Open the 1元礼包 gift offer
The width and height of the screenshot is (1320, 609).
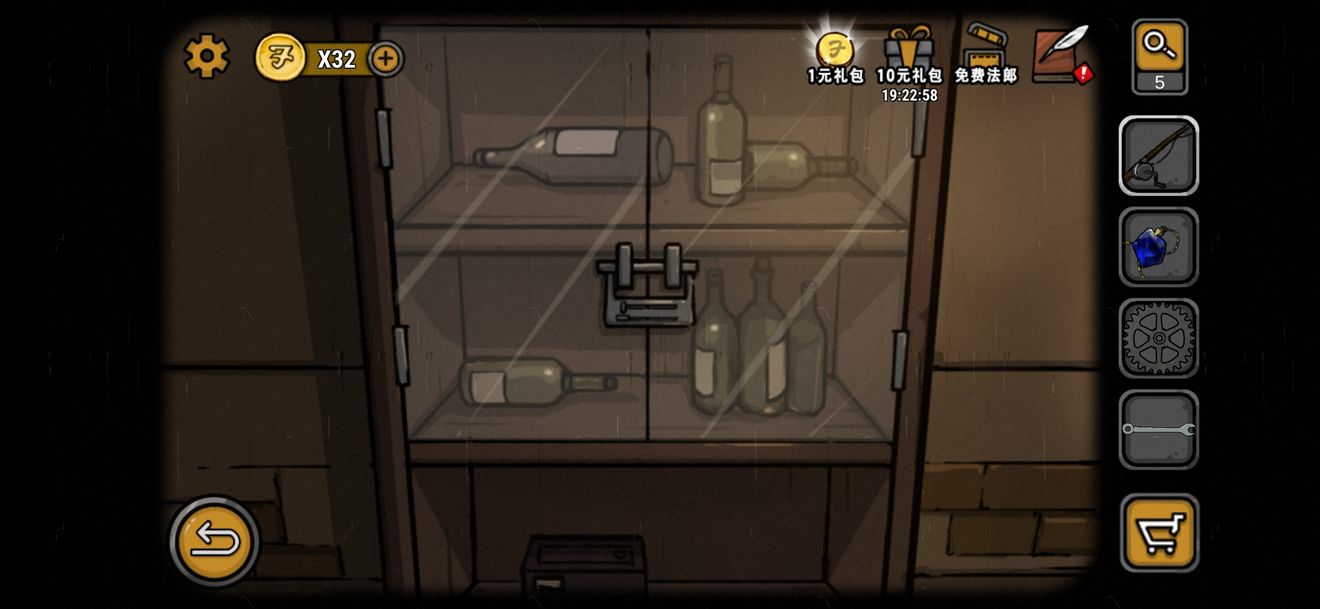point(835,56)
